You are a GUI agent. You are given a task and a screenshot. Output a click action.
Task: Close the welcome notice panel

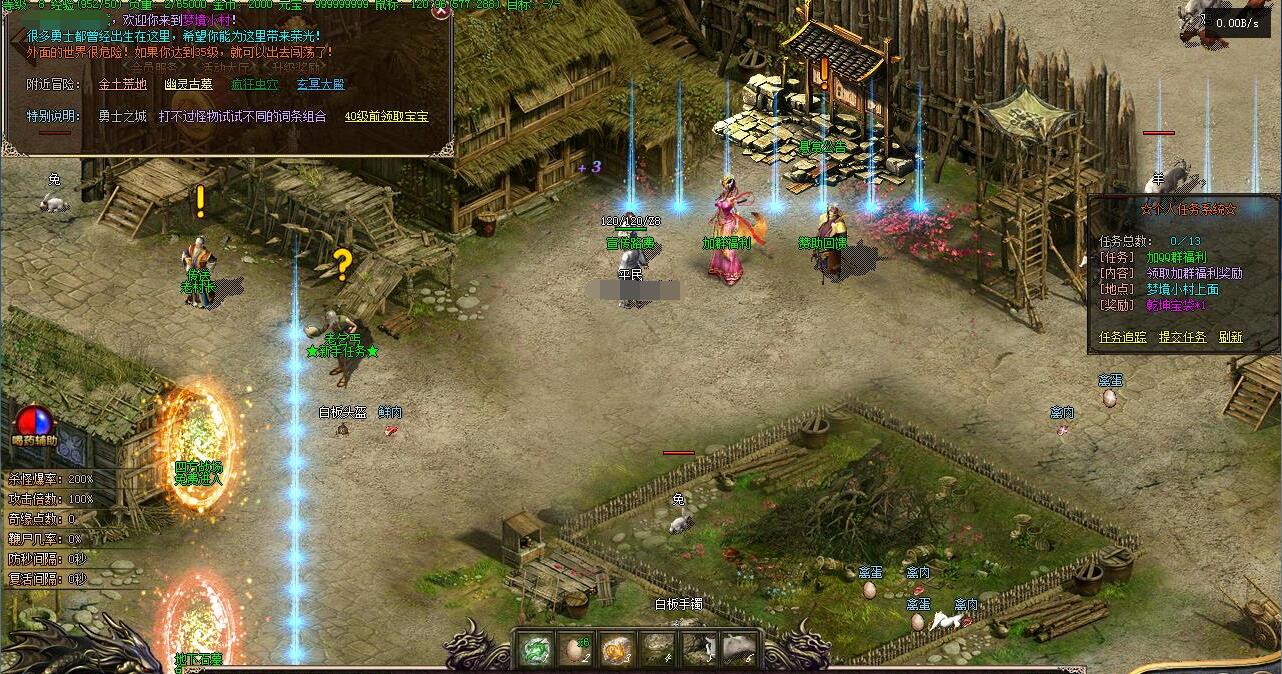(440, 13)
